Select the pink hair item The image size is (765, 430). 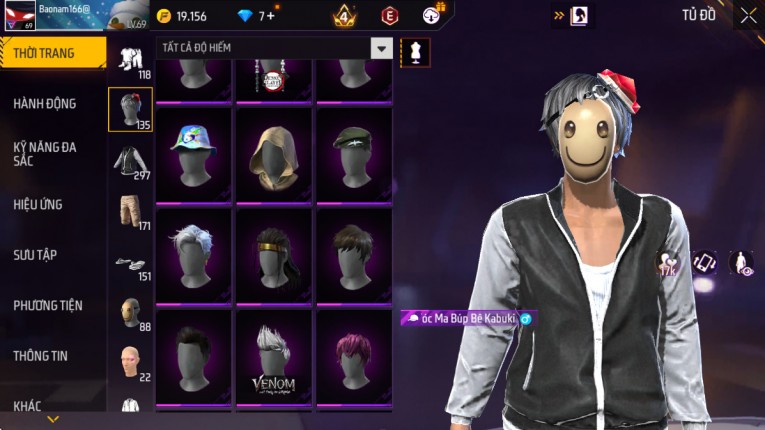(353, 355)
